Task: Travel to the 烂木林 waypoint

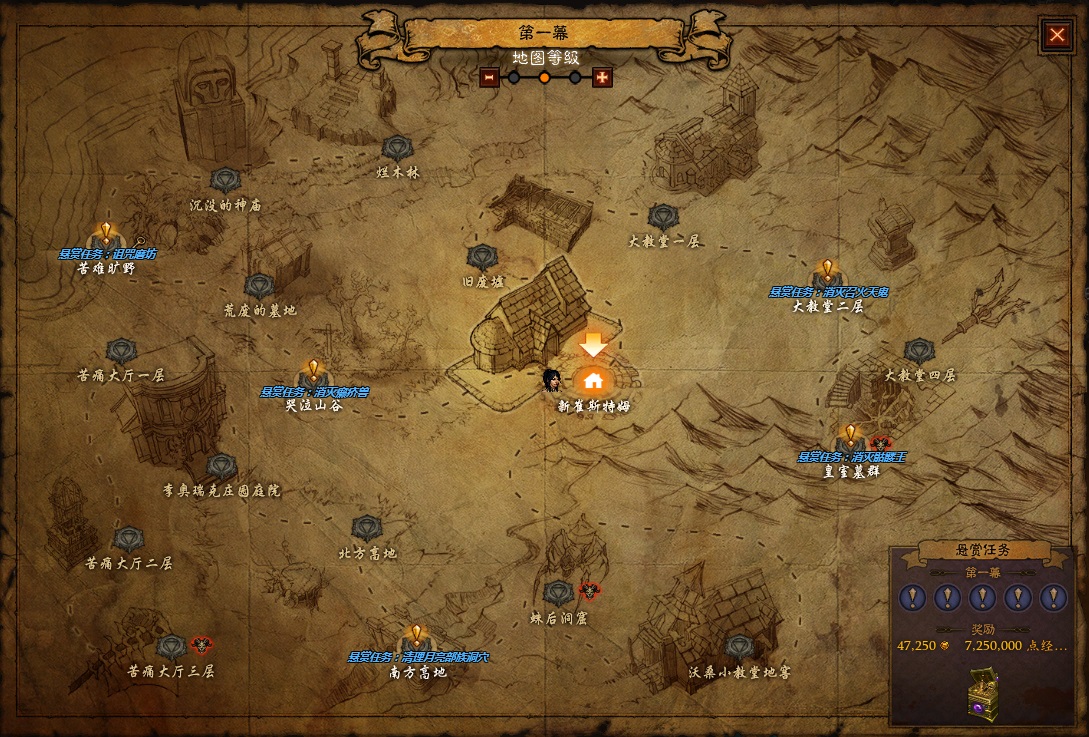Action: click(x=397, y=149)
